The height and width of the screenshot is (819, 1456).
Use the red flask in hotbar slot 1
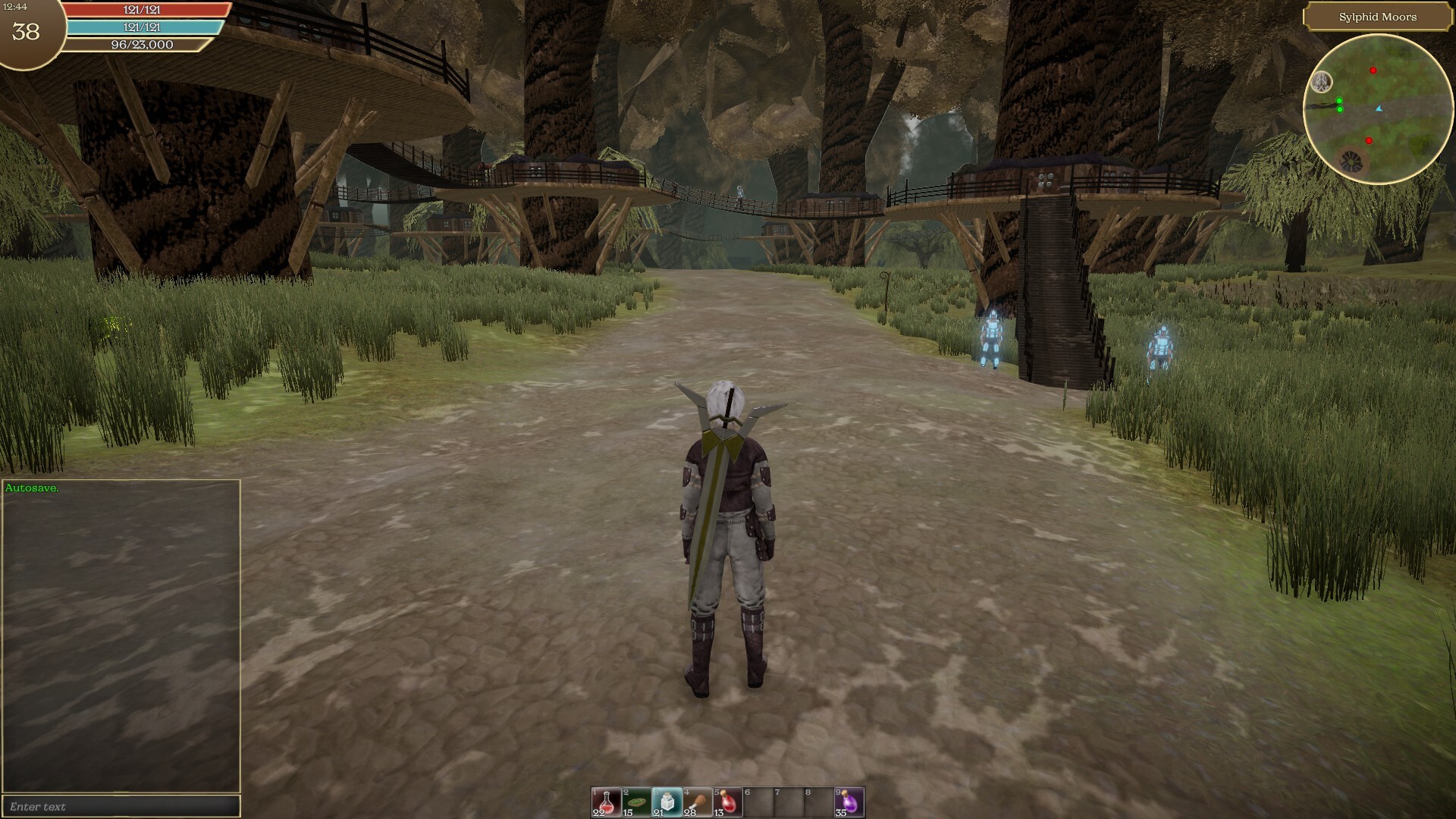606,802
